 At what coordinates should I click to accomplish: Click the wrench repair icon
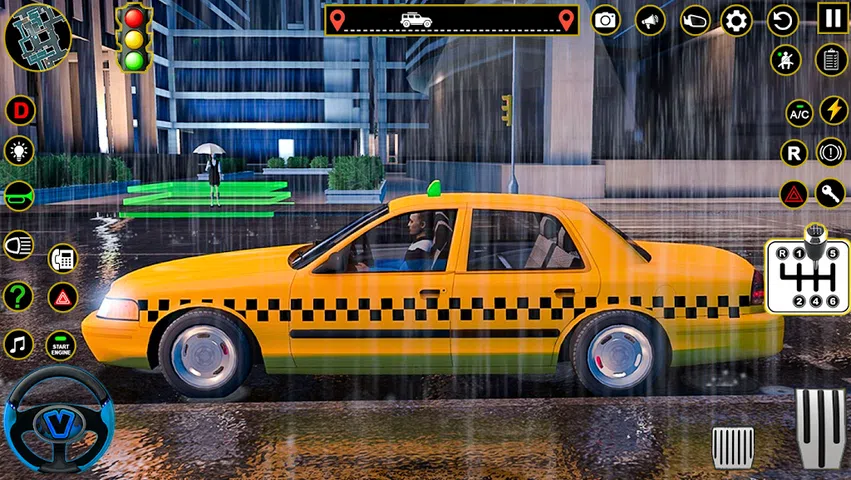click(831, 192)
